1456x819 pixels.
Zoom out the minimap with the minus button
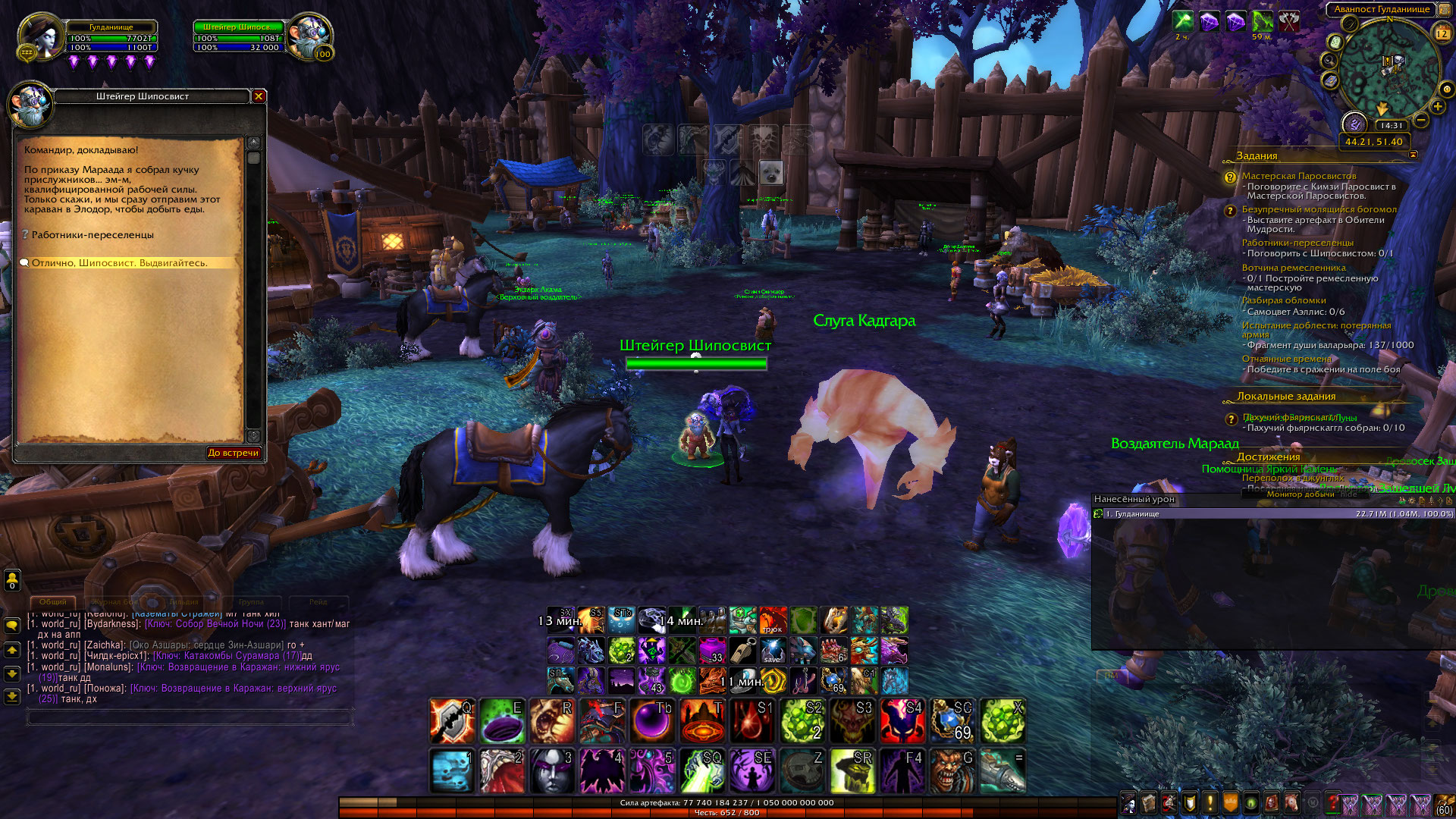(x=1421, y=120)
